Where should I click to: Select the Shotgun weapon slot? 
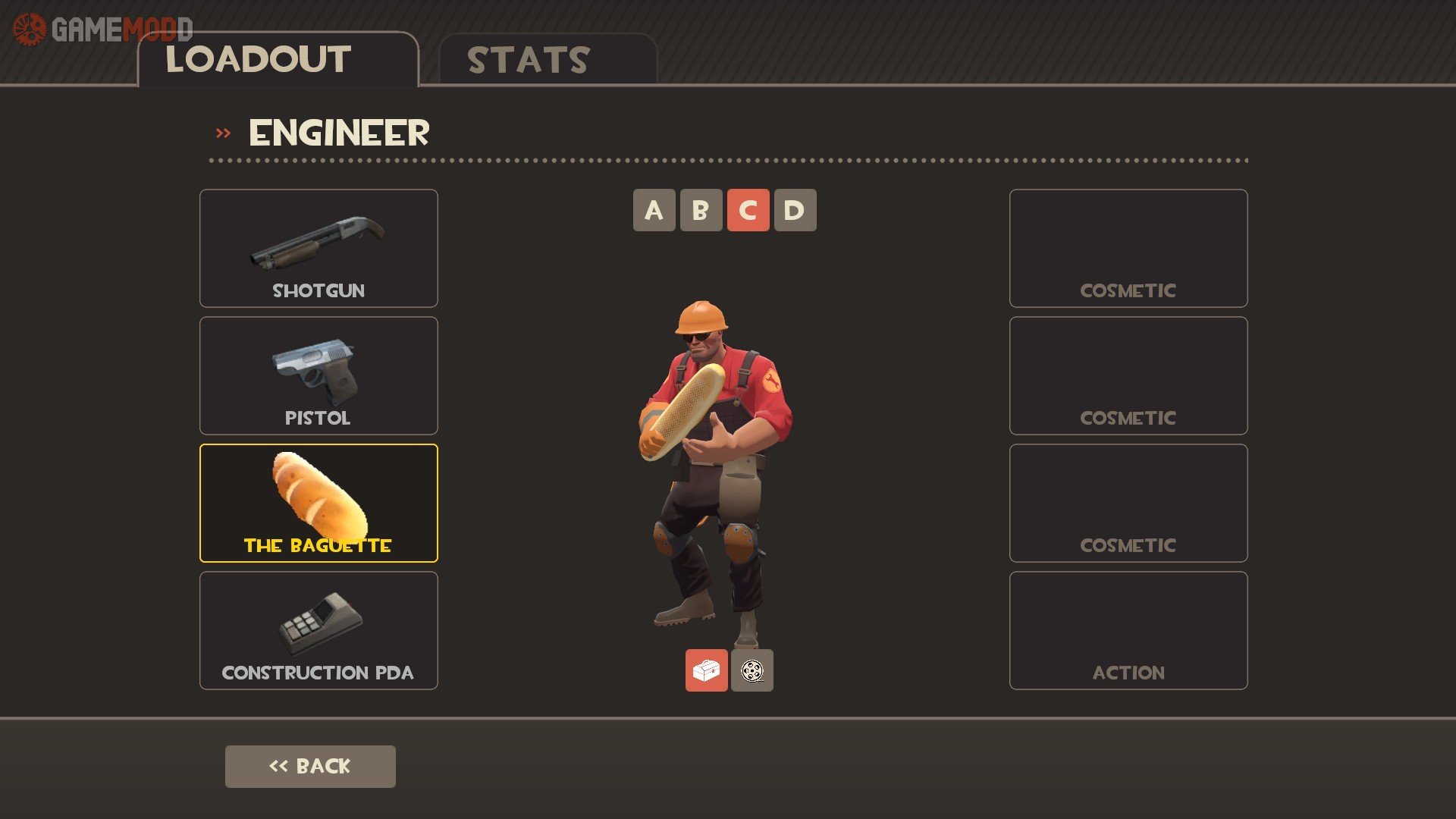[x=318, y=248]
